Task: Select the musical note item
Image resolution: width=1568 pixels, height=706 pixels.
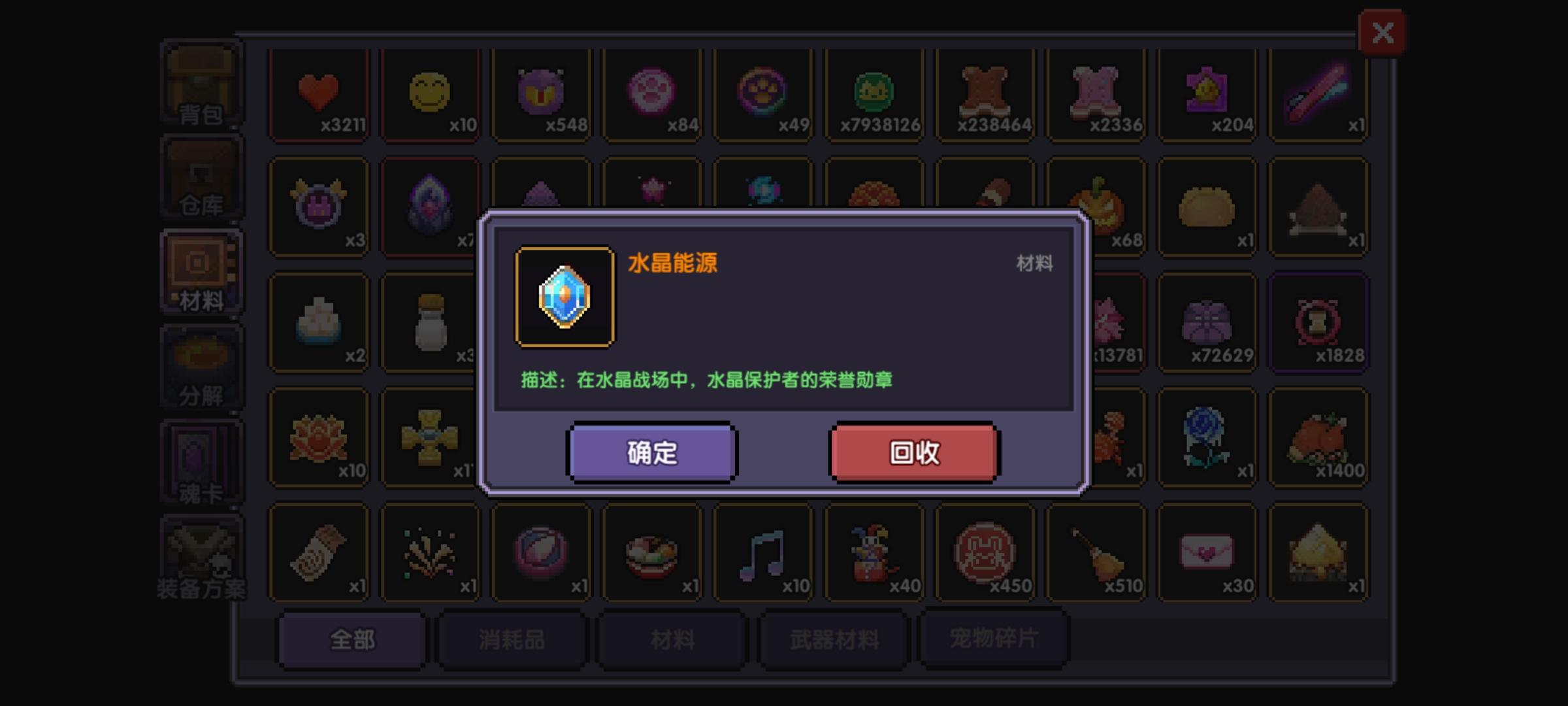Action: tap(762, 552)
